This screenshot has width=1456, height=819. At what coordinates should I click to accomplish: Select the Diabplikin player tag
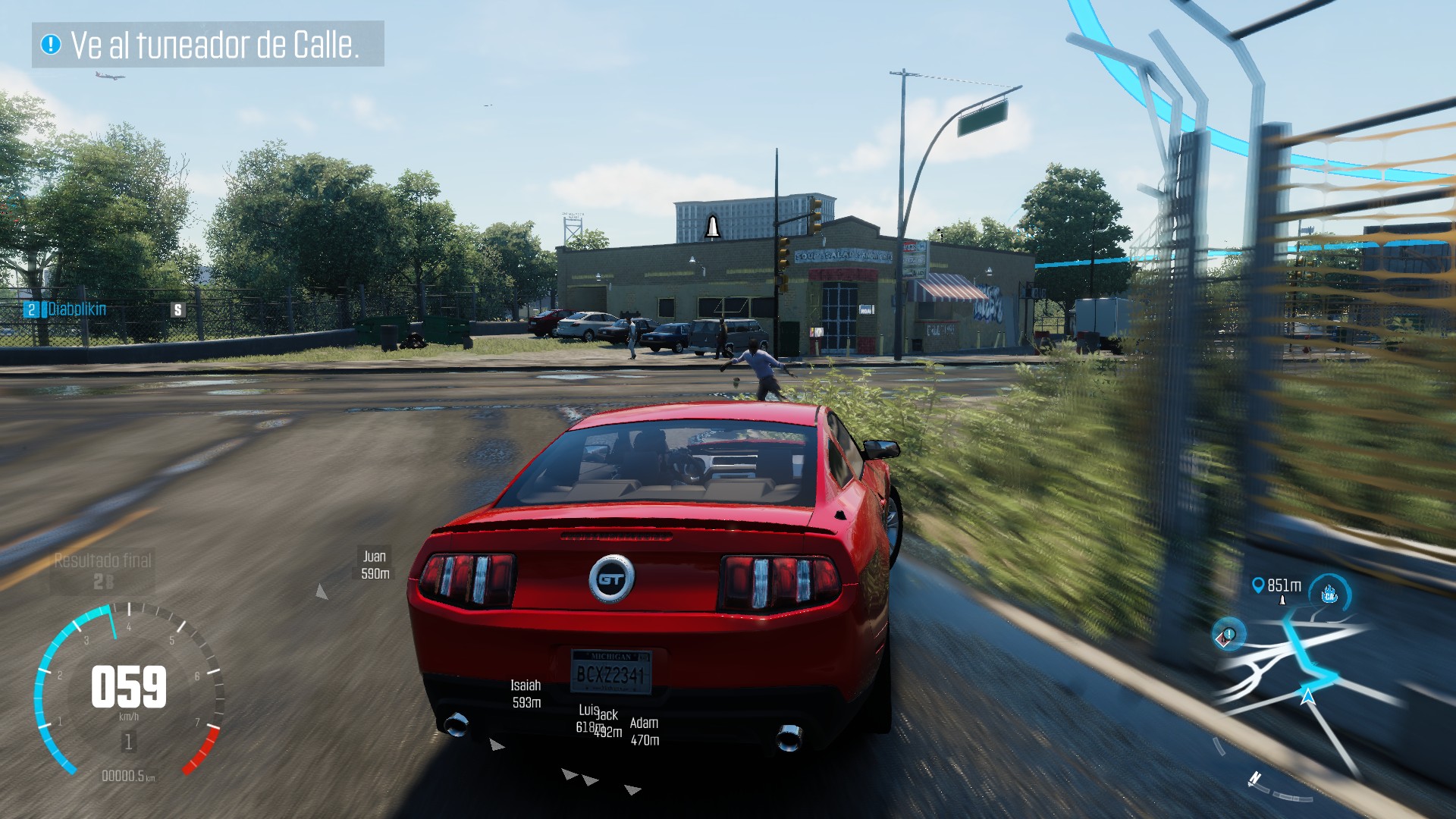point(76,309)
